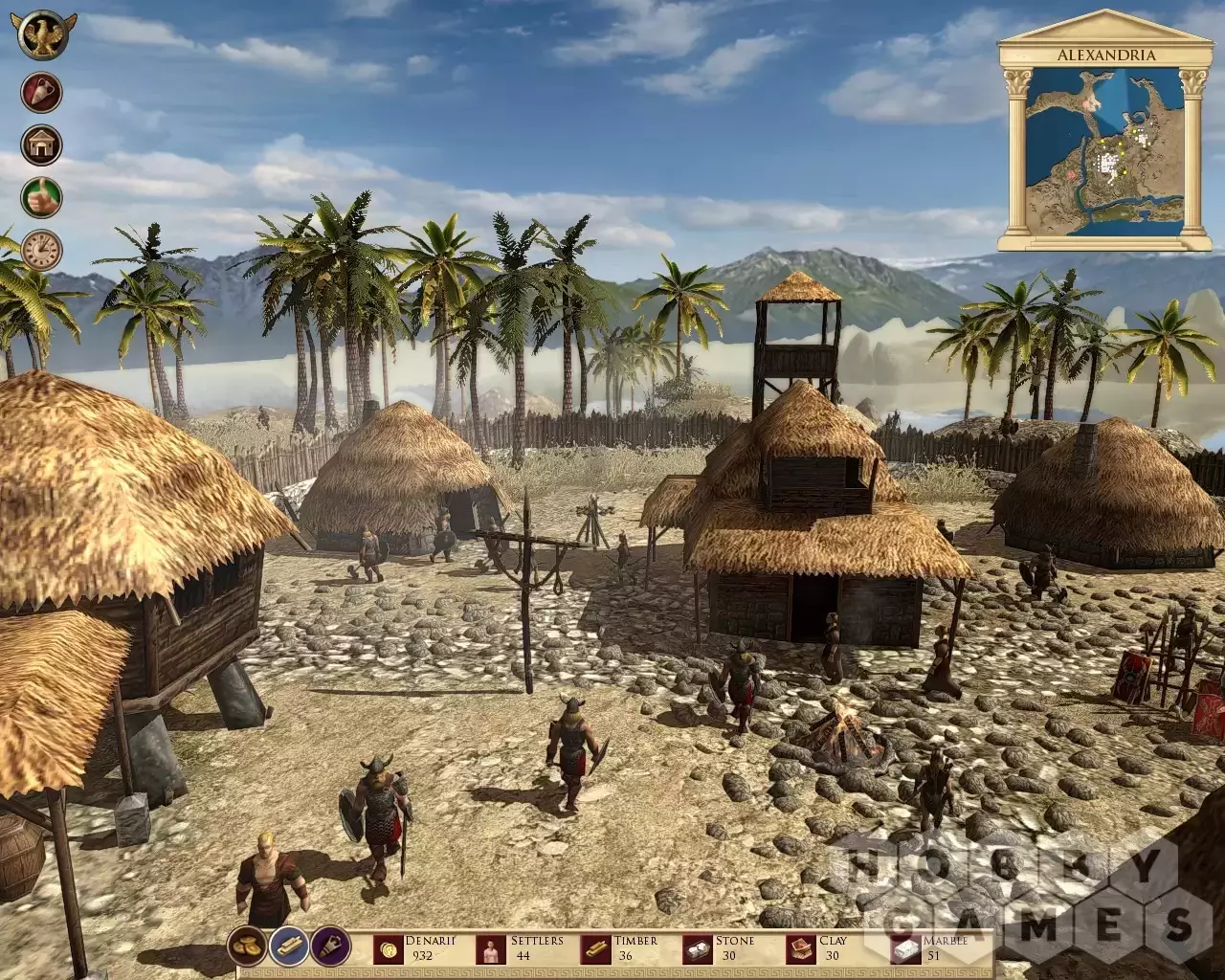Open the building construction menu
1225x980 pixels.
(42, 145)
